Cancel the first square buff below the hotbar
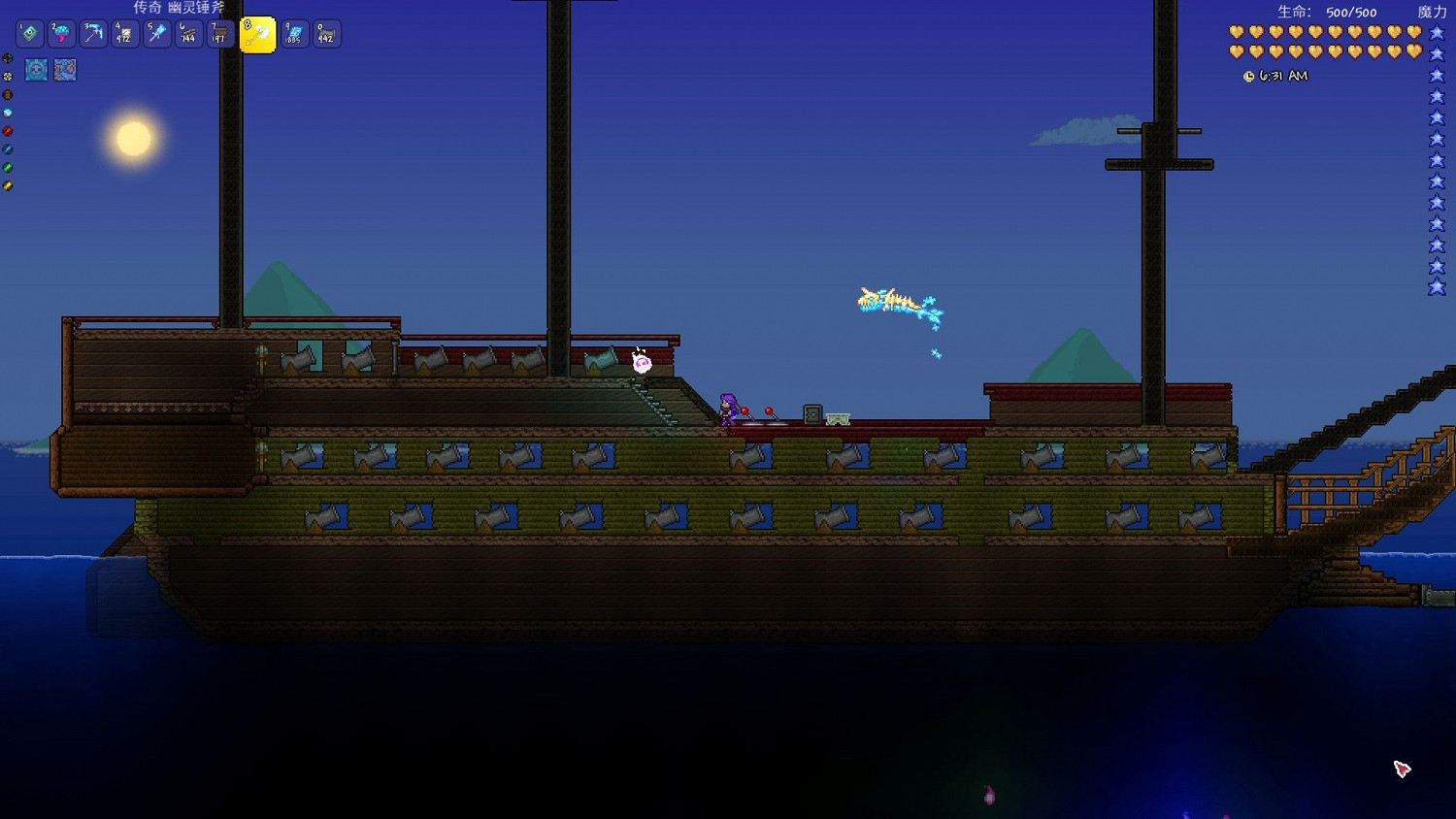The width and height of the screenshot is (1456, 819). pos(37,70)
